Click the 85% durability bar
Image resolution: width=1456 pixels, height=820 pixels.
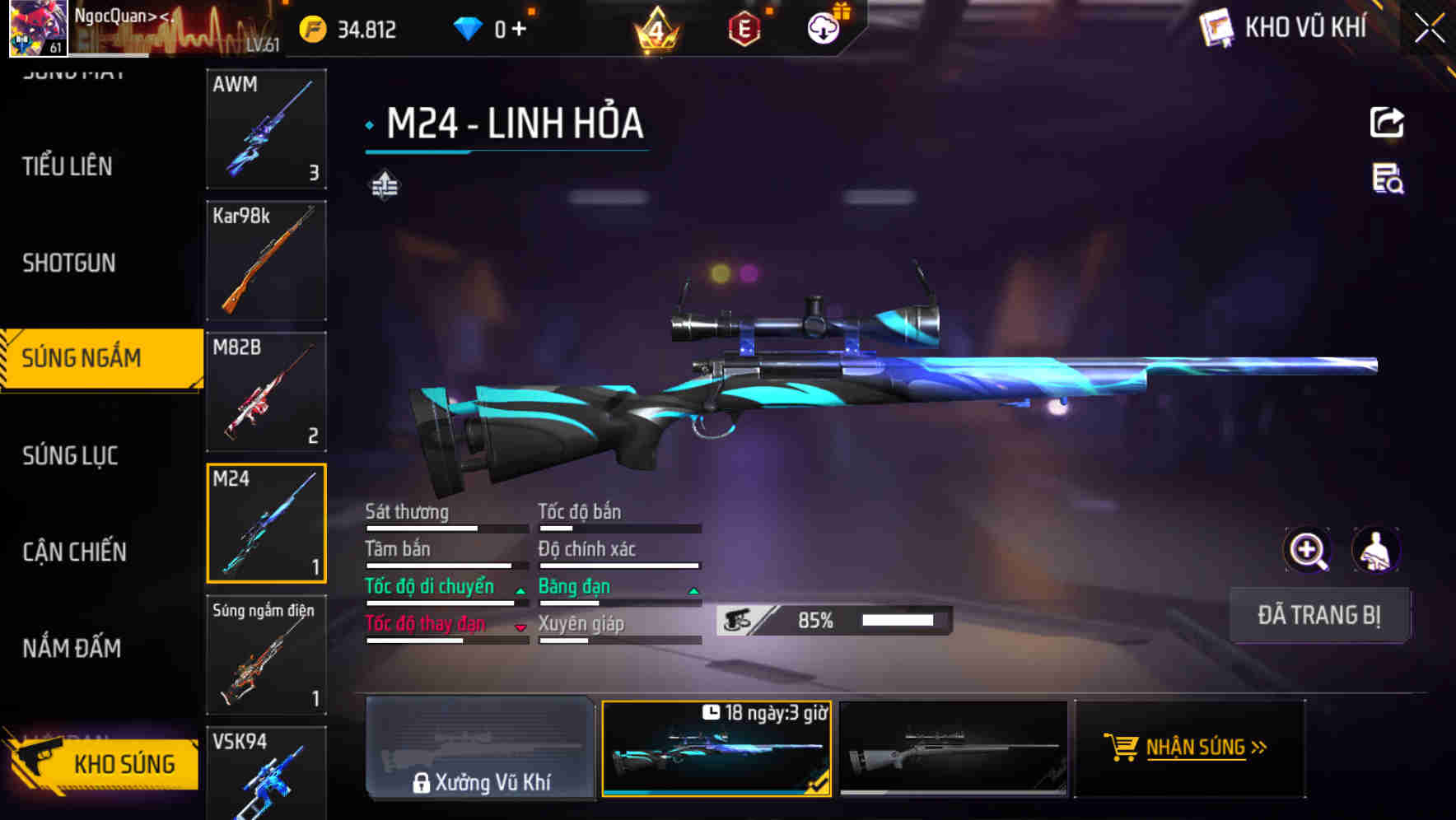click(x=840, y=619)
